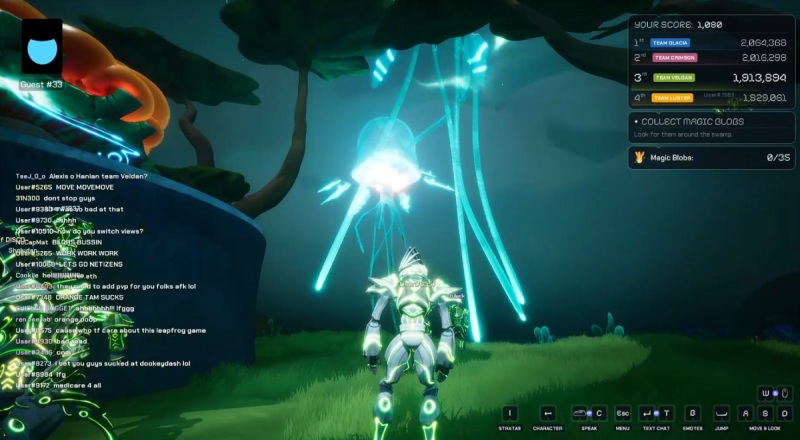Select the Team Glacia leaderboard row

(x=710, y=43)
